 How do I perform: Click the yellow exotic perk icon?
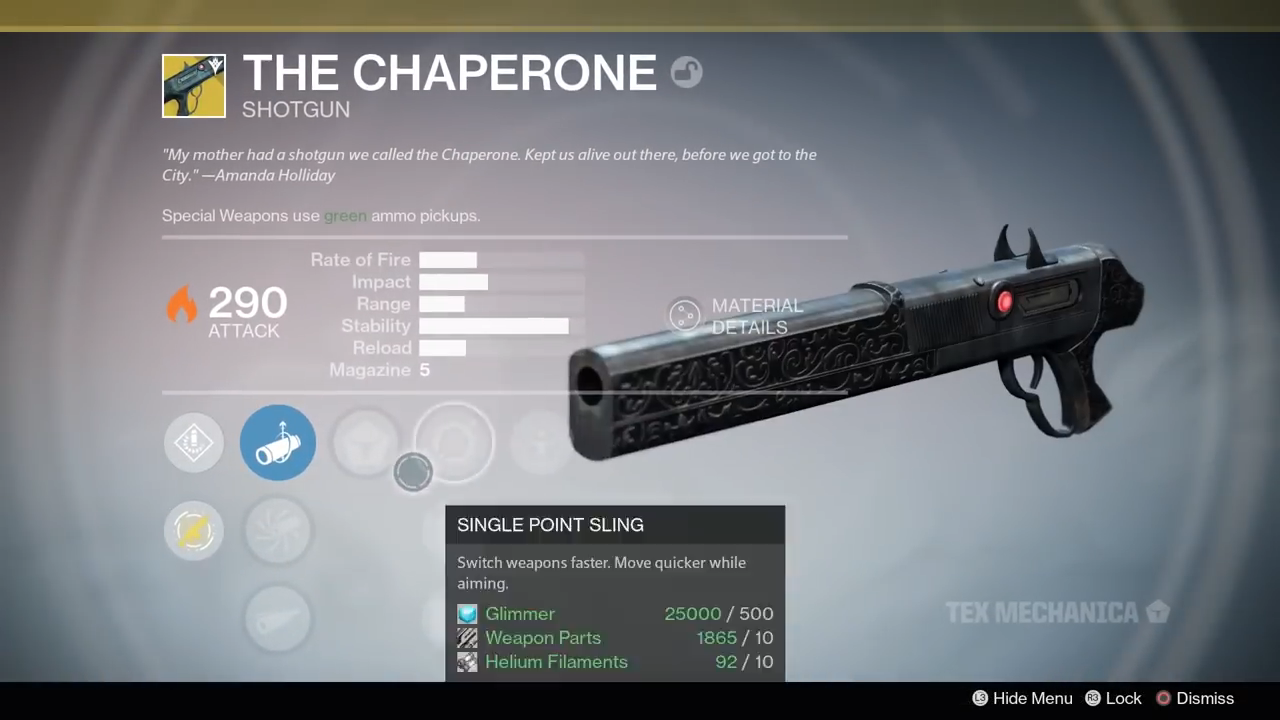pyautogui.click(x=193, y=531)
